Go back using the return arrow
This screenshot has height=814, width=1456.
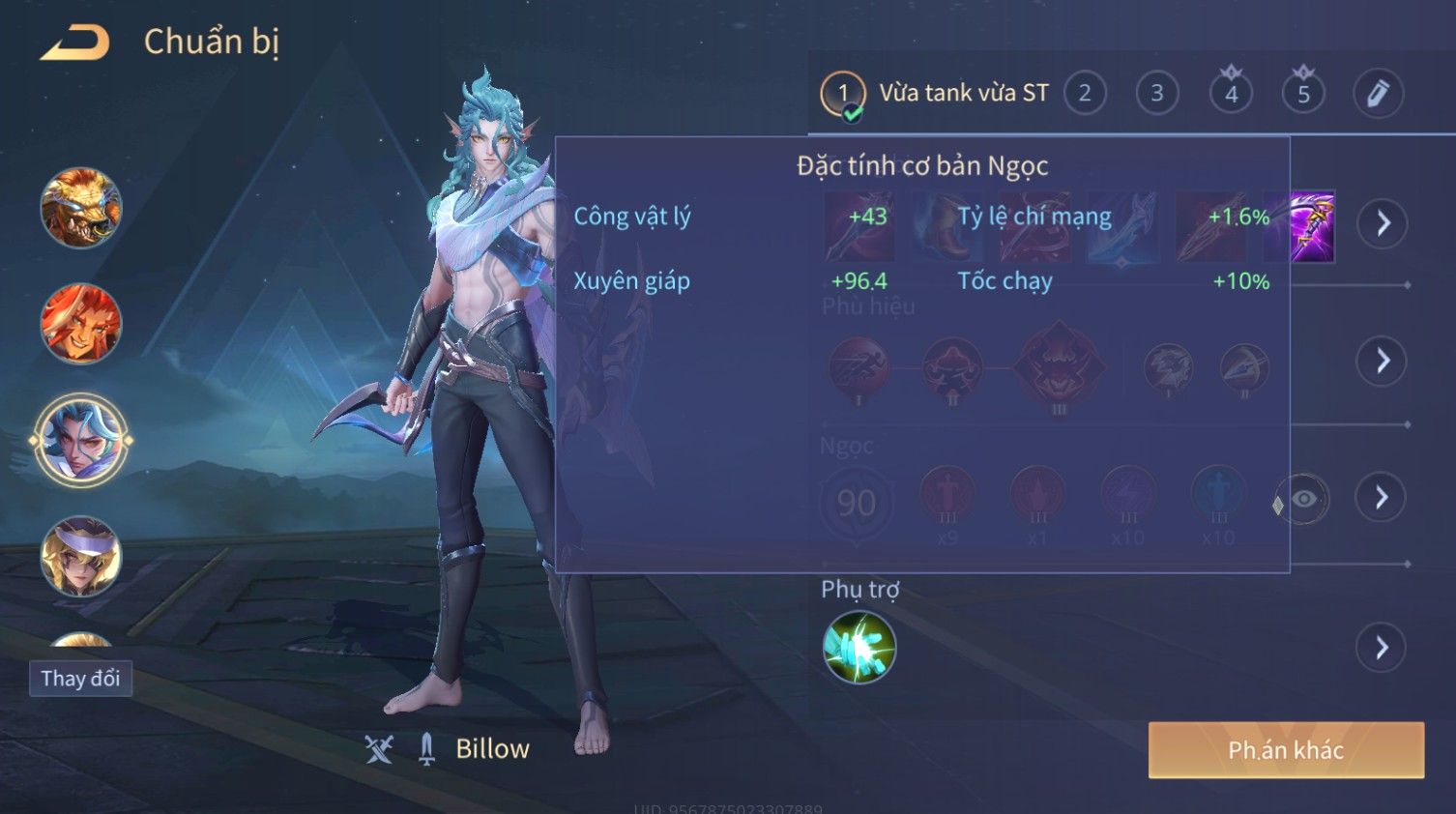[x=74, y=43]
